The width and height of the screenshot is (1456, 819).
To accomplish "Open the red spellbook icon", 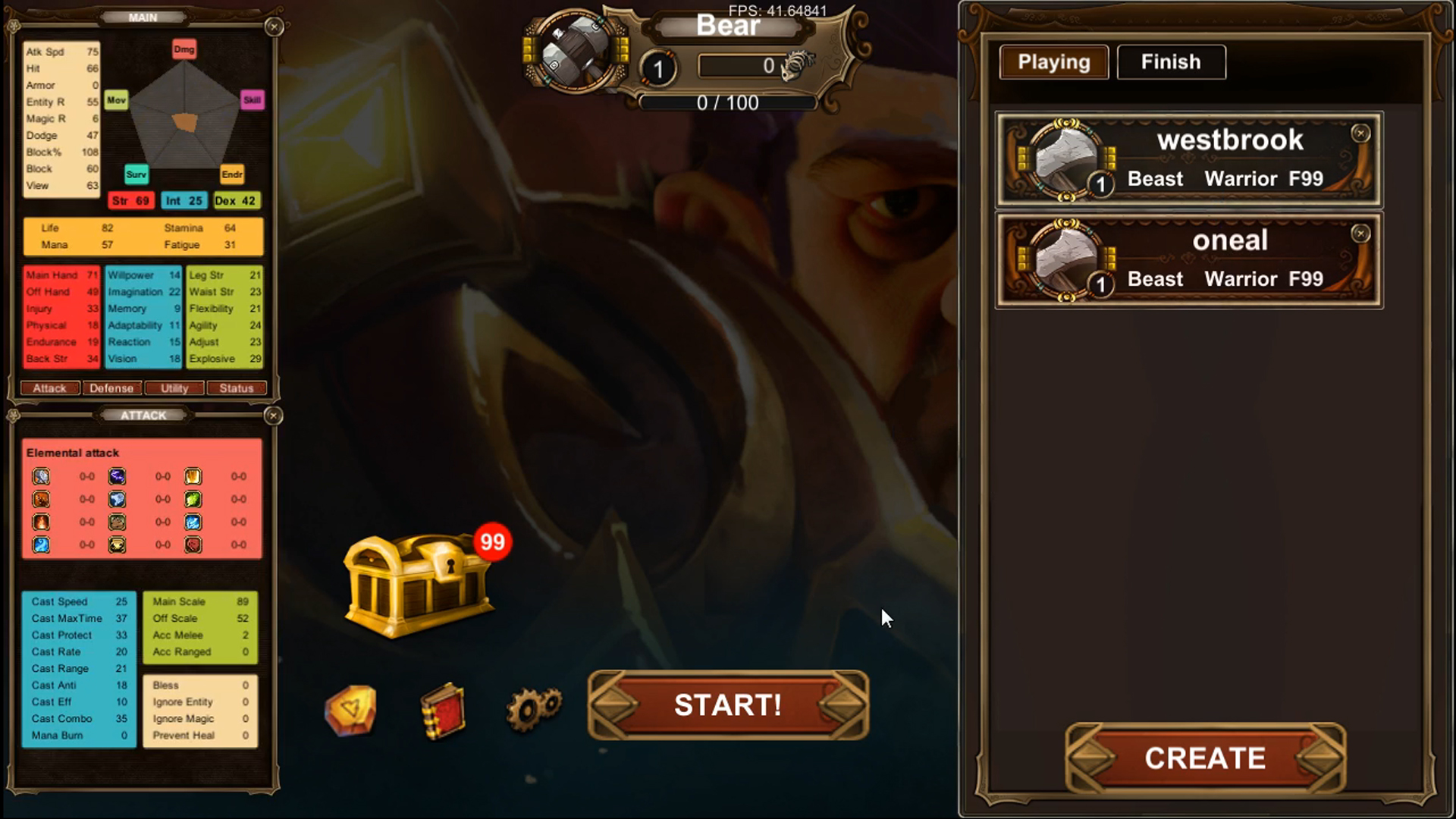I will [x=443, y=711].
